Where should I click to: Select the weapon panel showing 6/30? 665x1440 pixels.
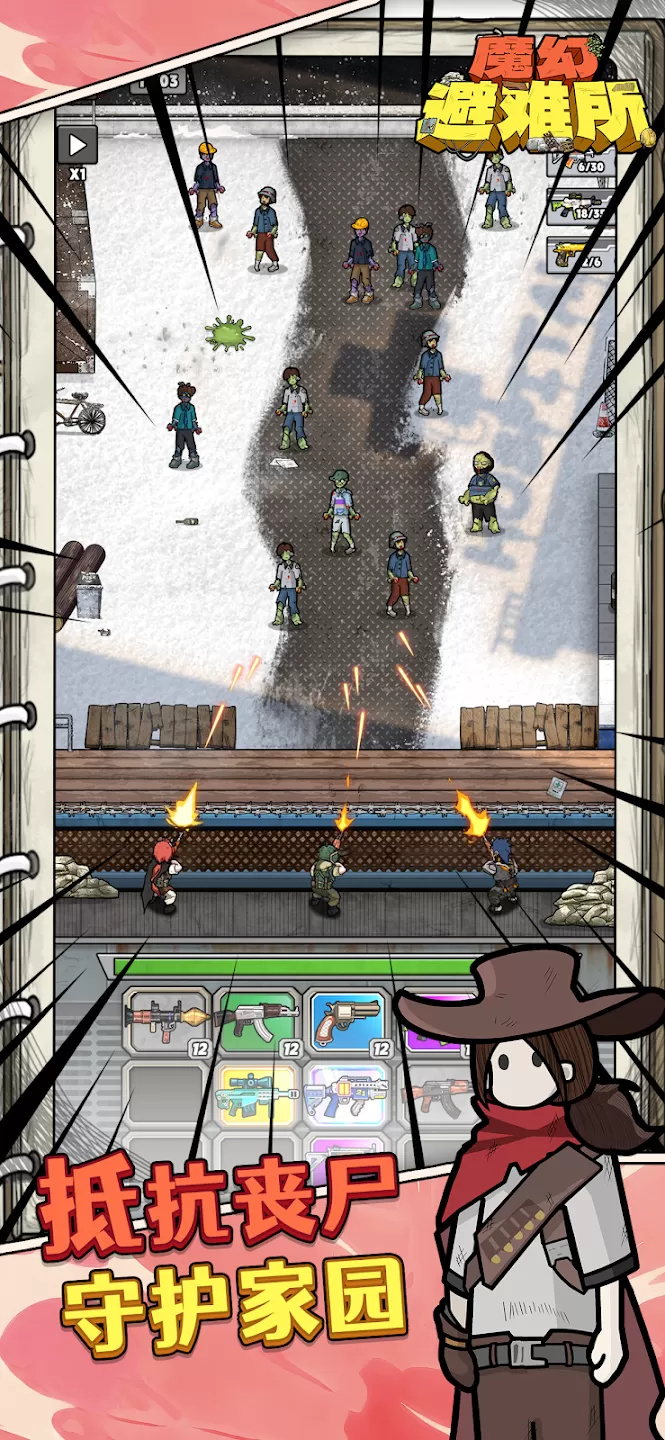point(580,160)
